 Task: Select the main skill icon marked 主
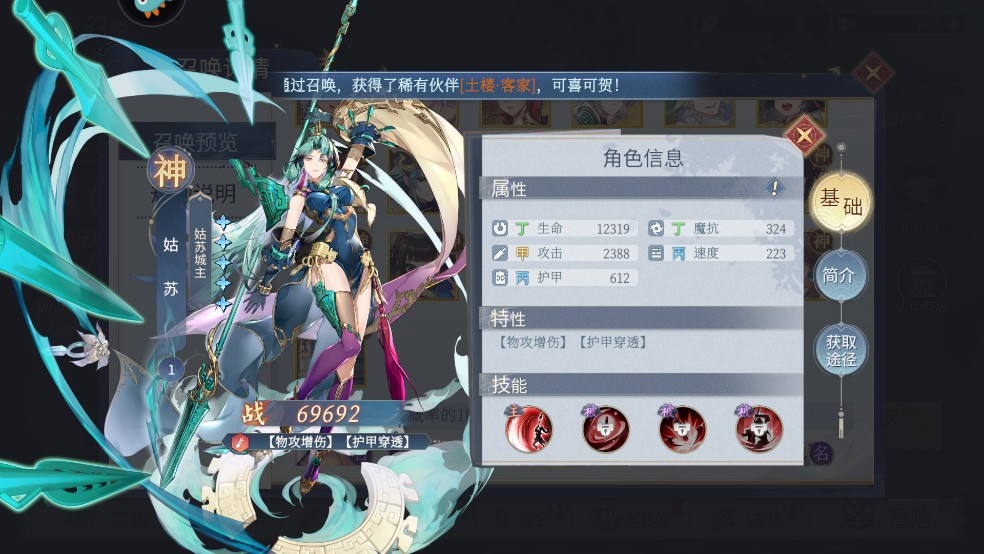531,430
